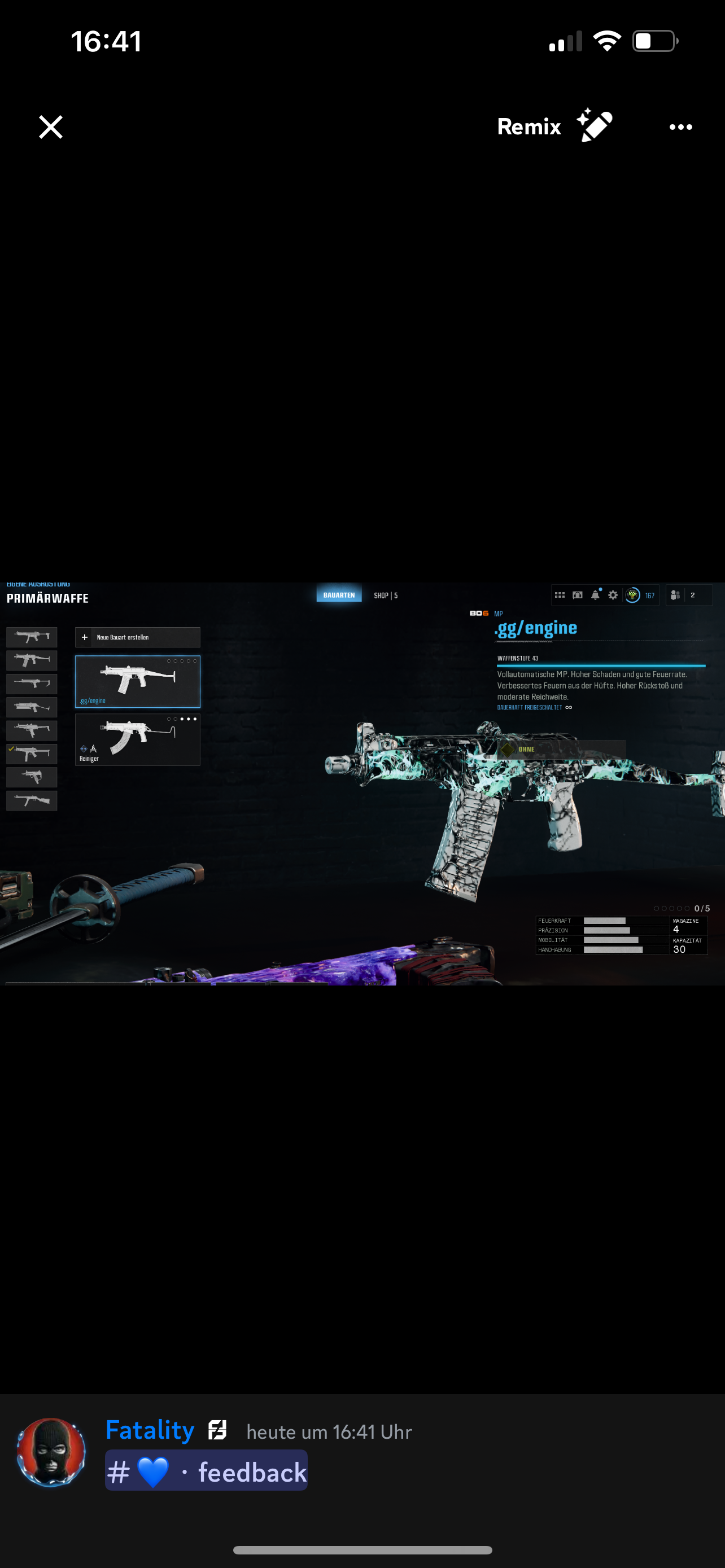725x1568 pixels.
Task: Open the feedback channel link
Action: (x=206, y=1472)
